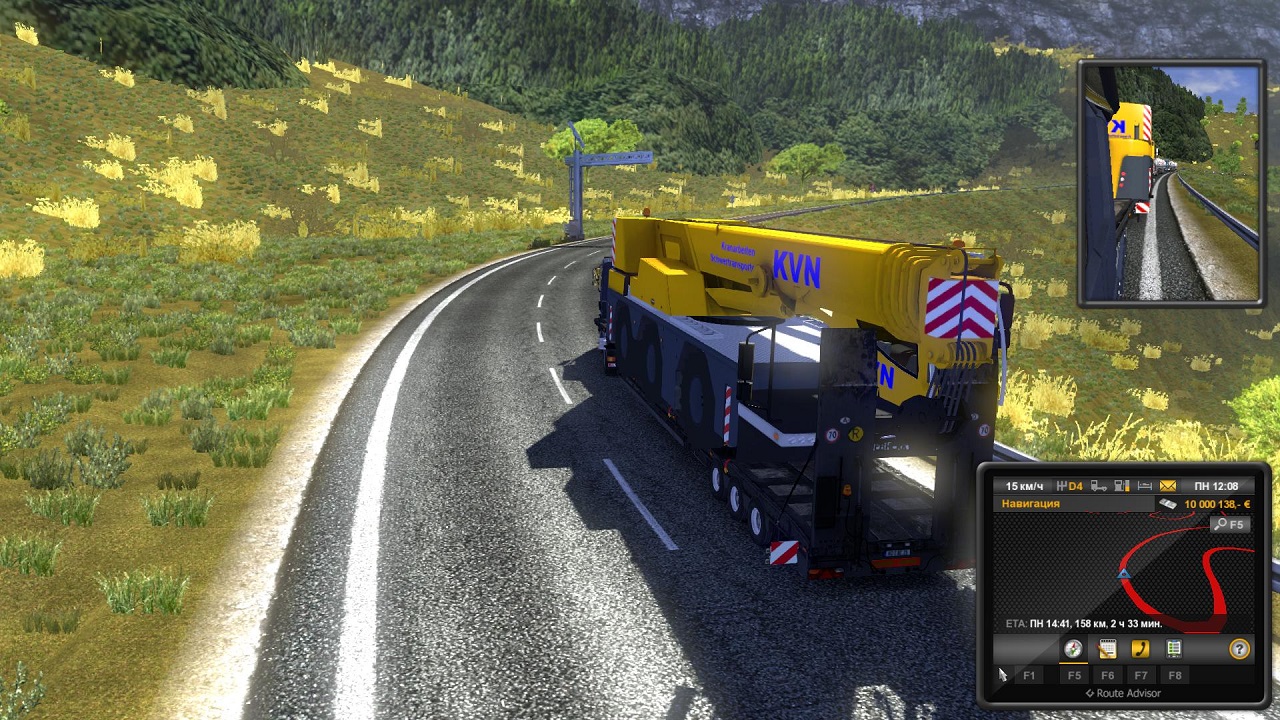The image size is (1280, 720).
Task: Click the magnifier map zoom button
Action: point(1230,524)
